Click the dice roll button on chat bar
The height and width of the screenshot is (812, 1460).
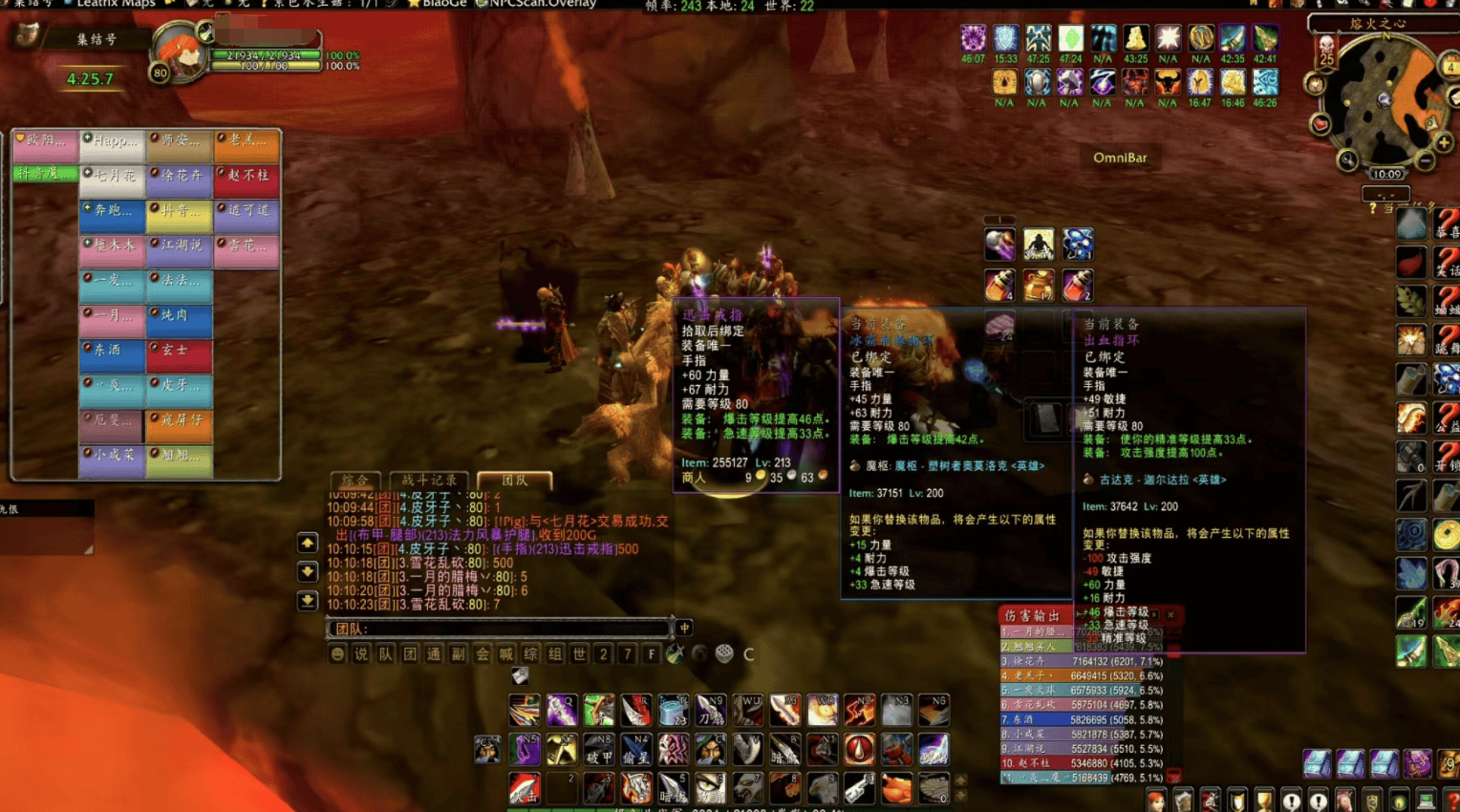tap(724, 653)
